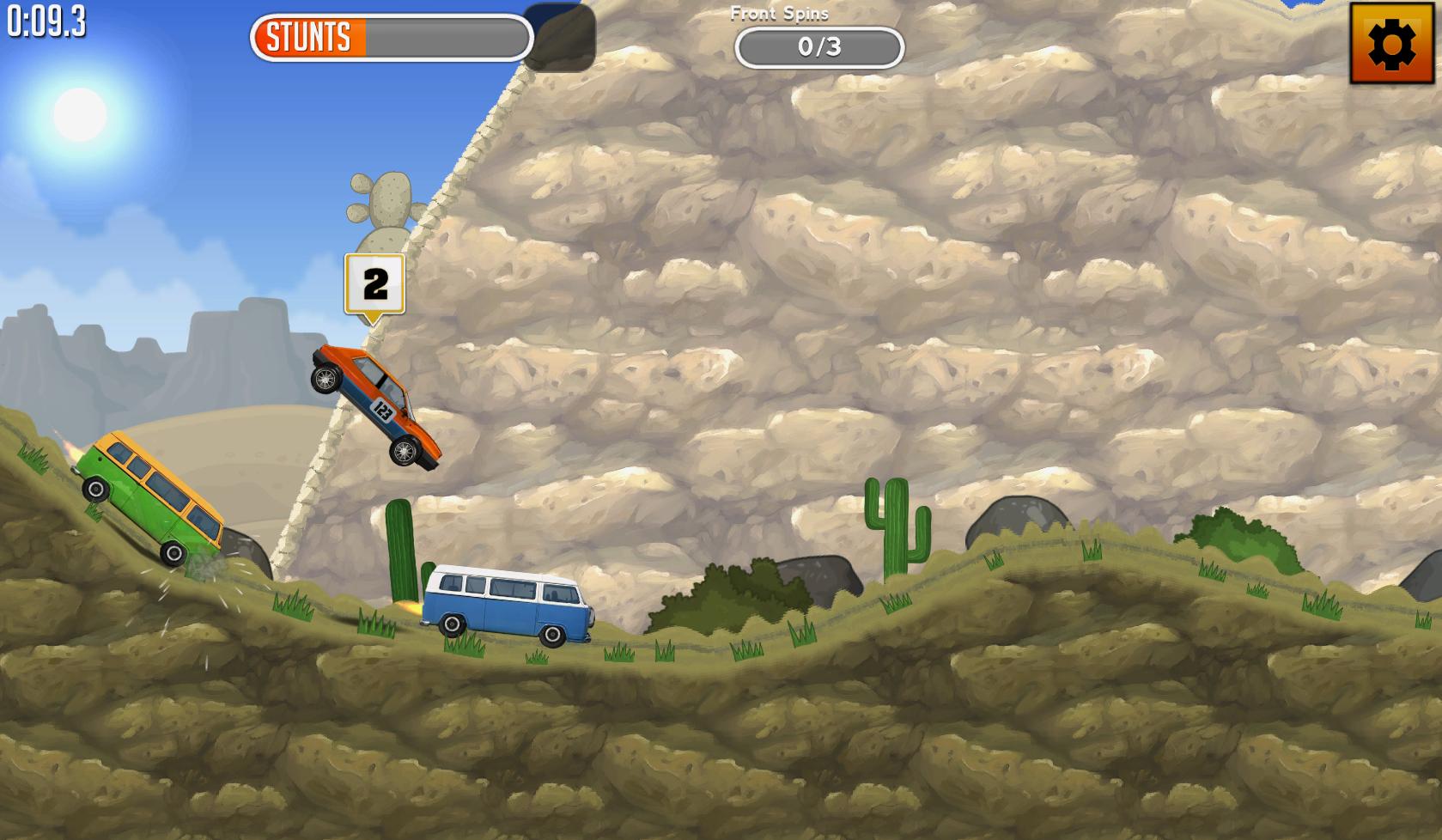Click the gray boulder near the bushes
Screen dimensions: 1442x840
(816, 577)
